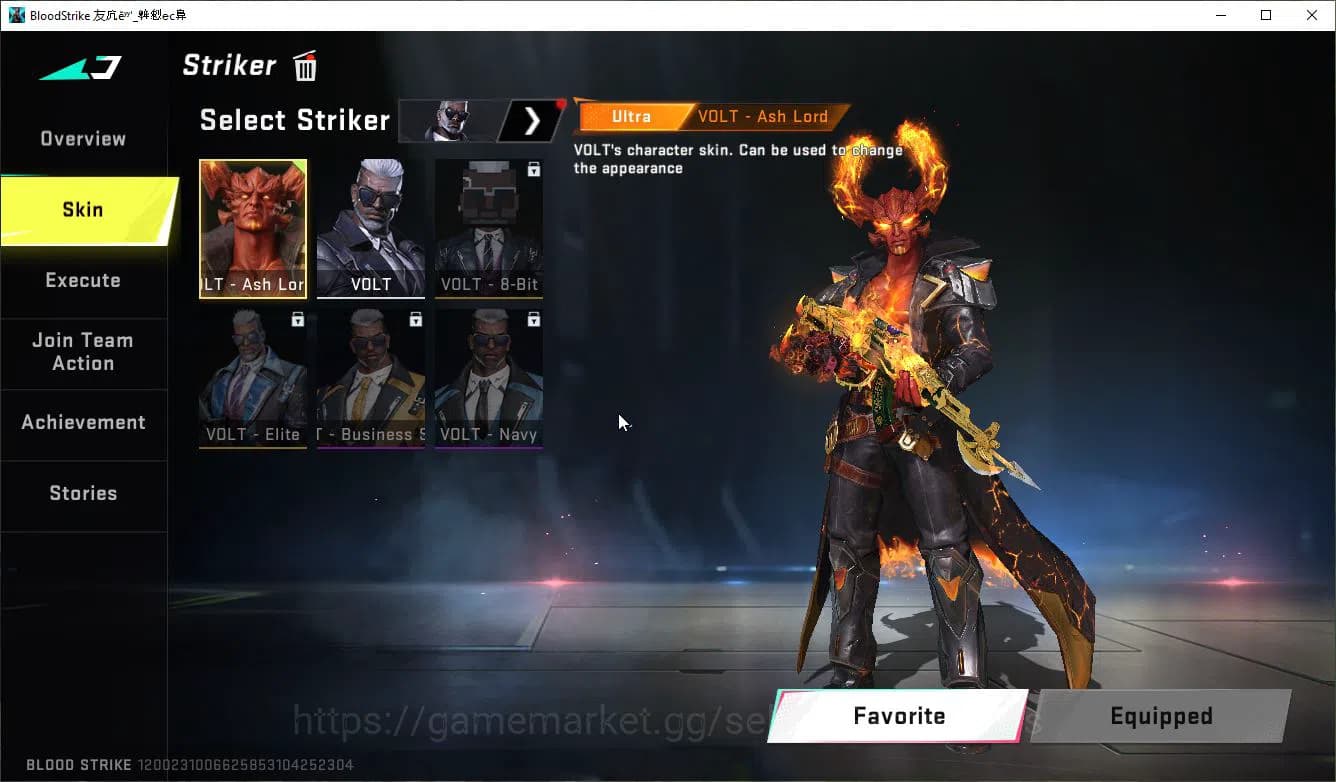Viewport: 1336px width, 782px height.
Task: Click the striker portrait beside Select Striker
Action: coord(448,120)
